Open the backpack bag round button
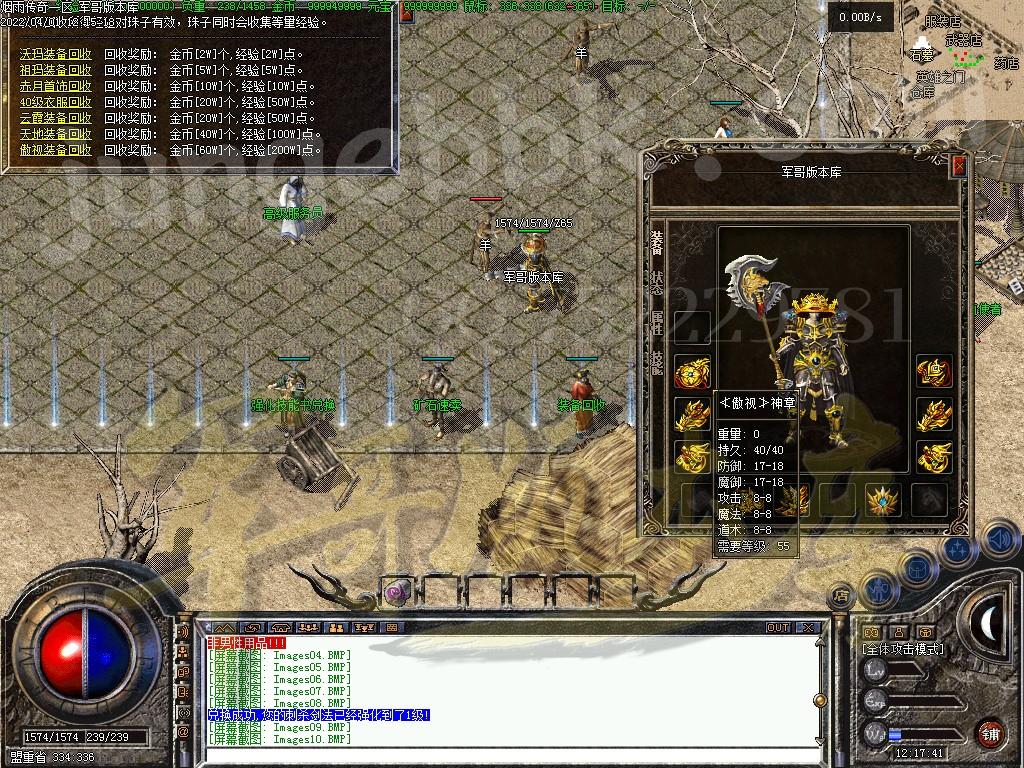Screen dimensions: 1024x768 (x=917, y=568)
